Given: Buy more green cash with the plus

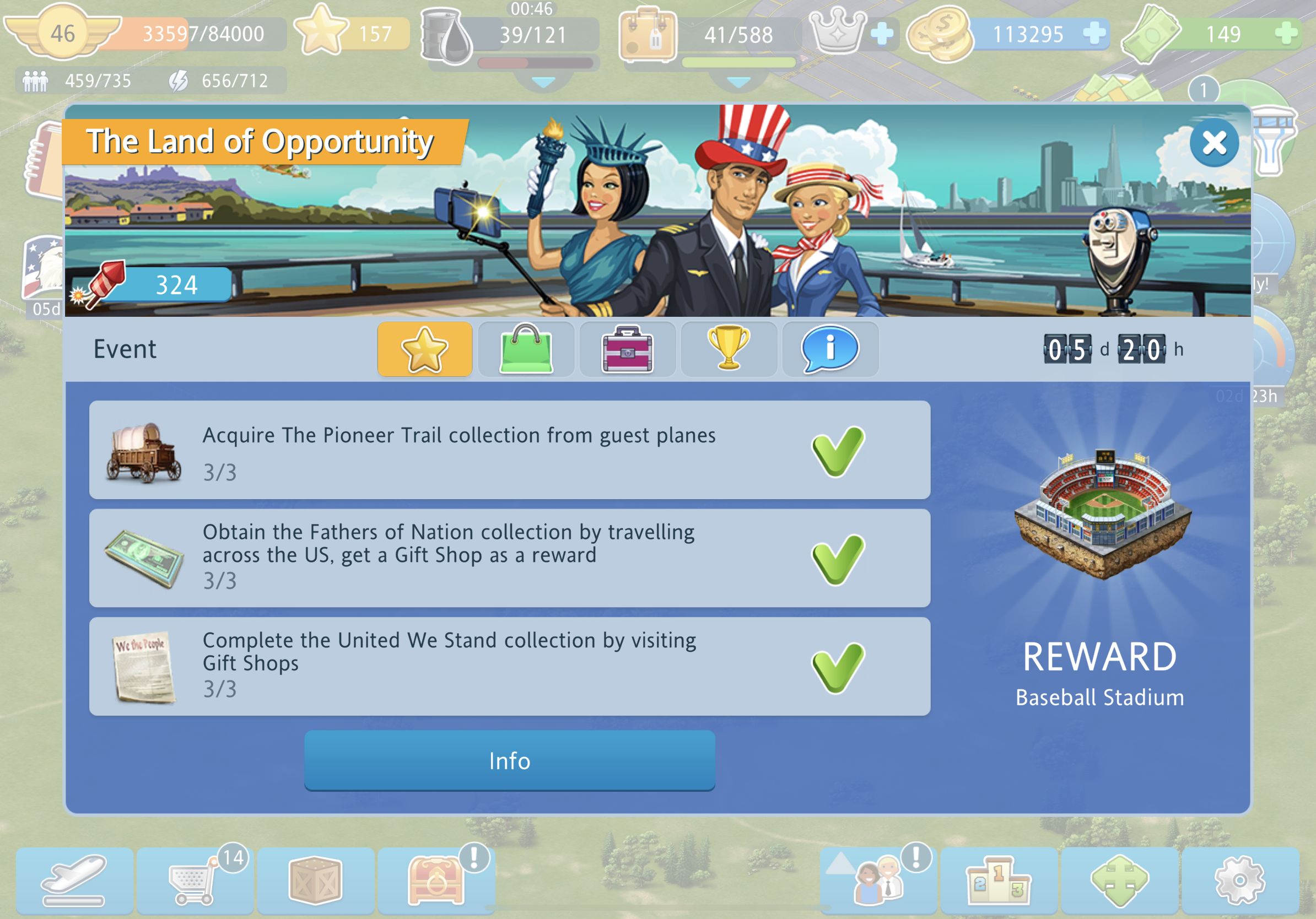Looking at the screenshot, I should pyautogui.click(x=1286, y=33).
